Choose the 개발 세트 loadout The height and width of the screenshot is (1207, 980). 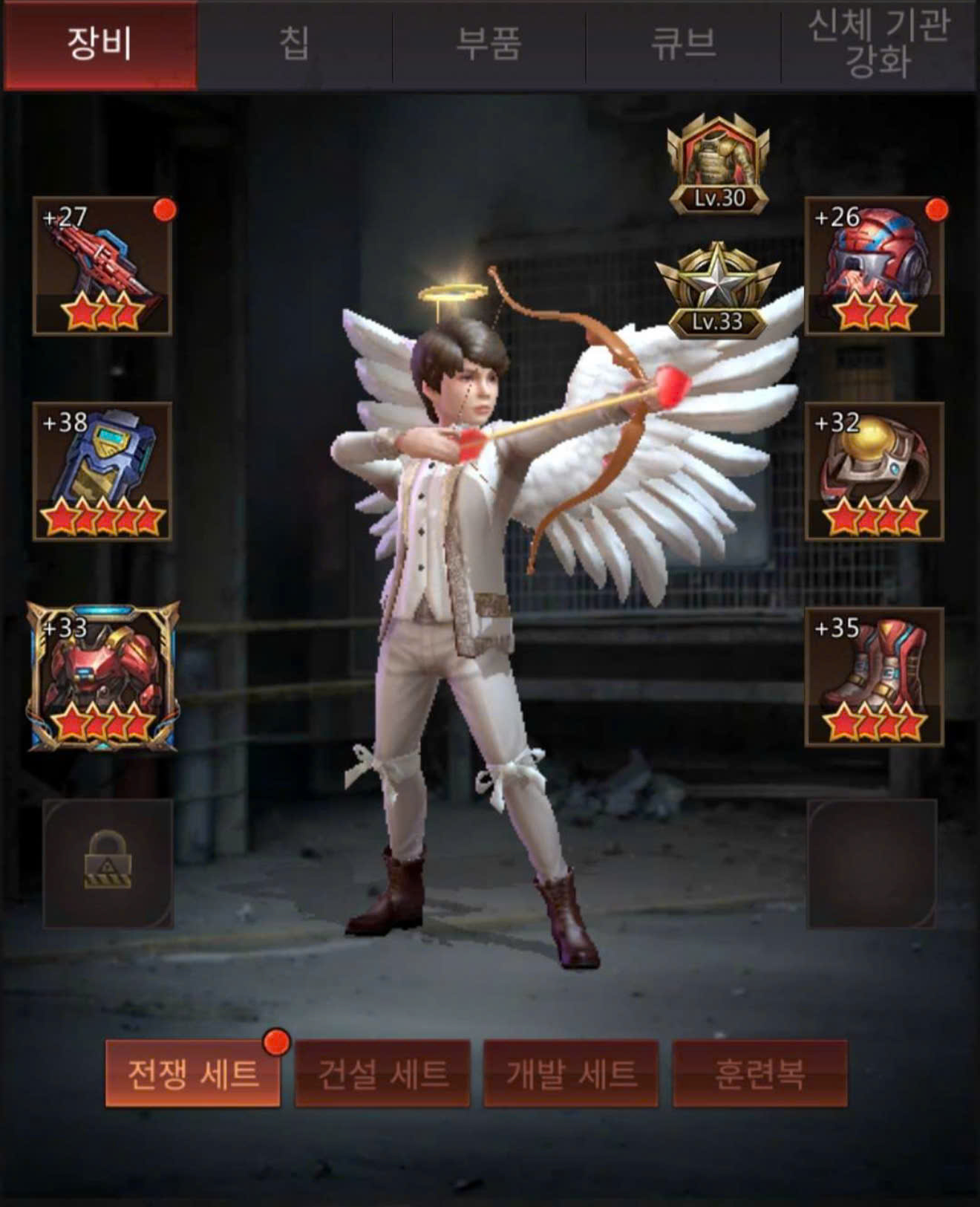571,1073
